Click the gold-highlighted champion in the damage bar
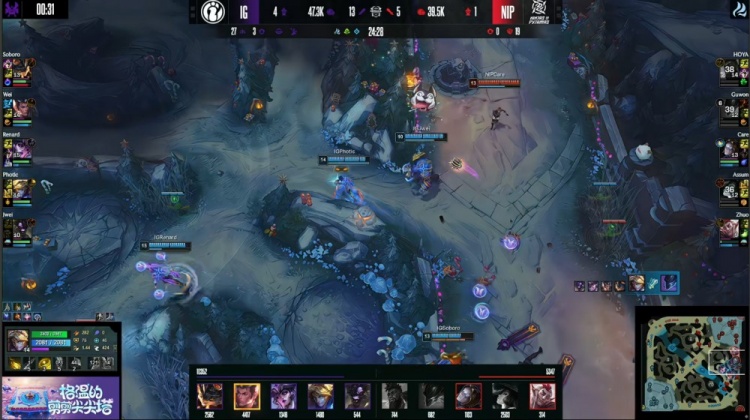750x420 pixels. click(x=247, y=395)
